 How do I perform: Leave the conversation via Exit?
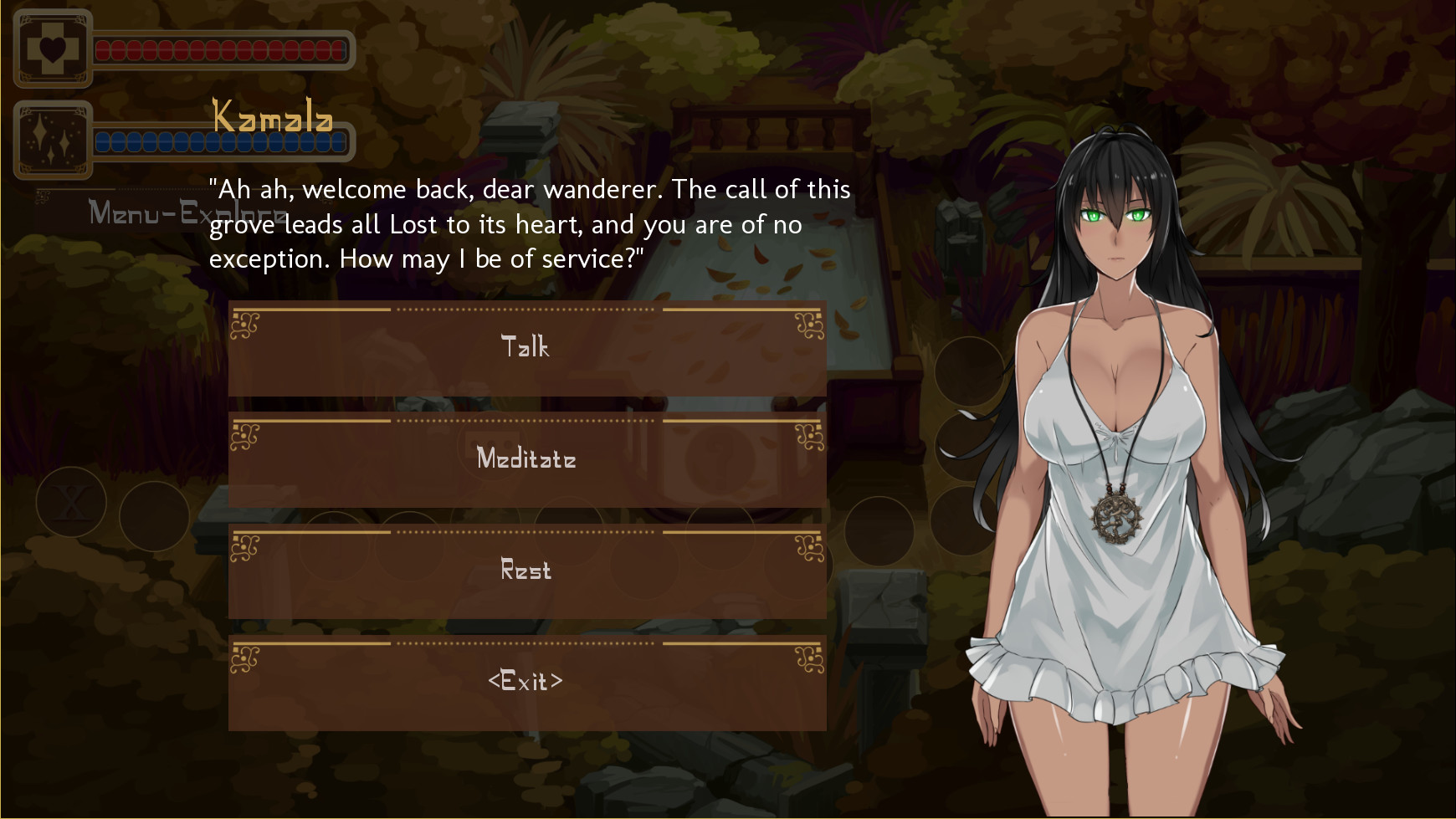(x=526, y=683)
